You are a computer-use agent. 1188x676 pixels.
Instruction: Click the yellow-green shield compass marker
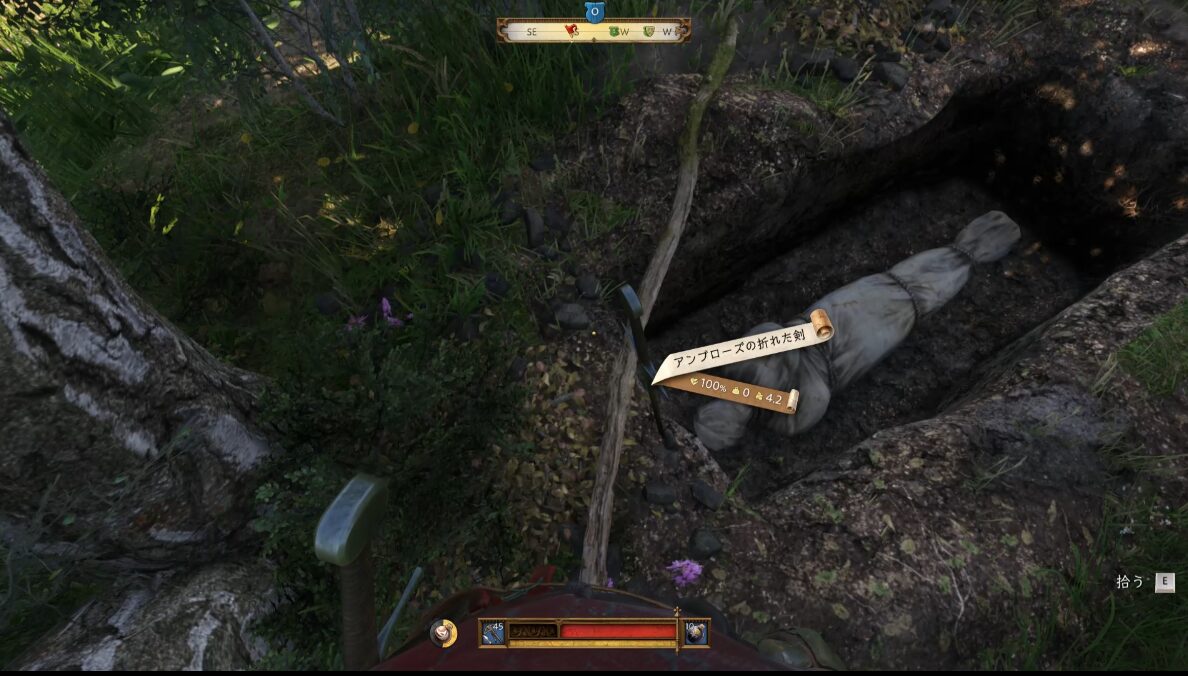coord(649,31)
